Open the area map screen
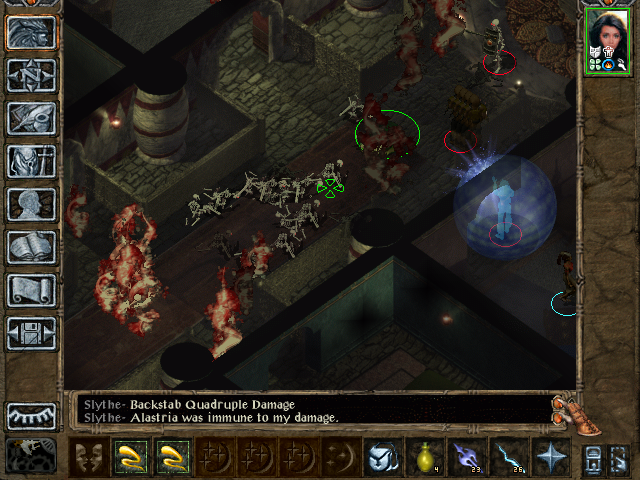 coord(32,75)
